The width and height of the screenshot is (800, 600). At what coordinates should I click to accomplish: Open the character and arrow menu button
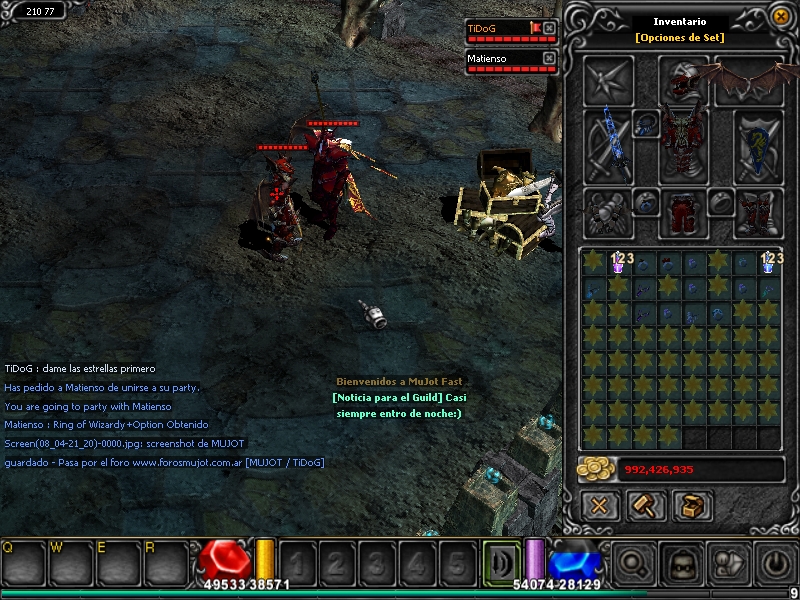[729, 563]
